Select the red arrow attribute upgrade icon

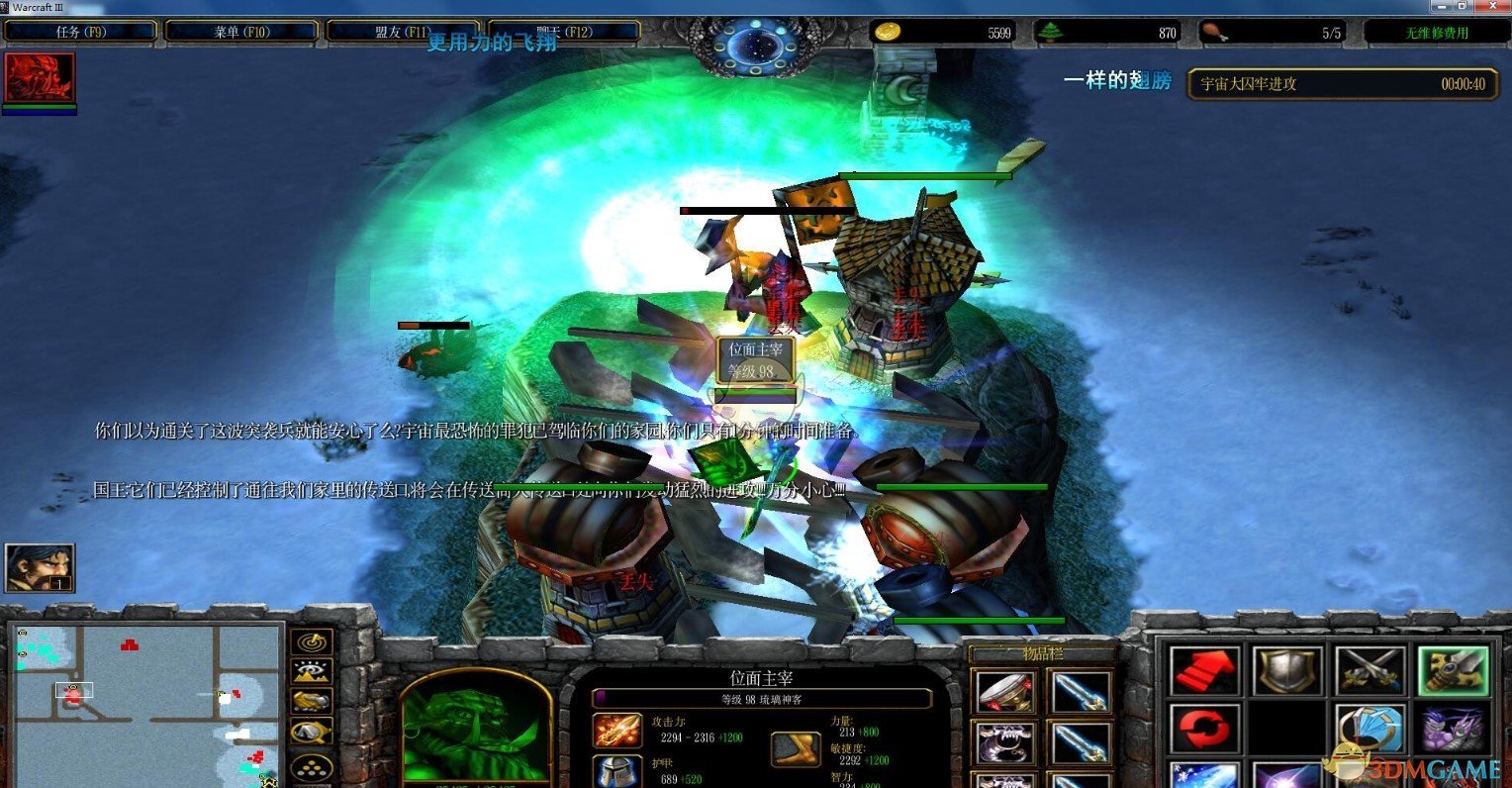click(1204, 670)
